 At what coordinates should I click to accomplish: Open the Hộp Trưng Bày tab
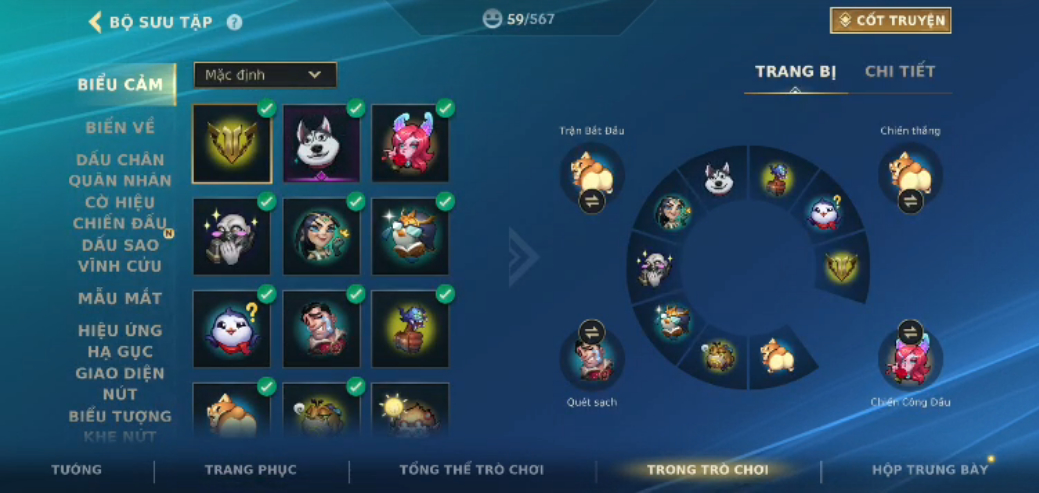[929, 470]
